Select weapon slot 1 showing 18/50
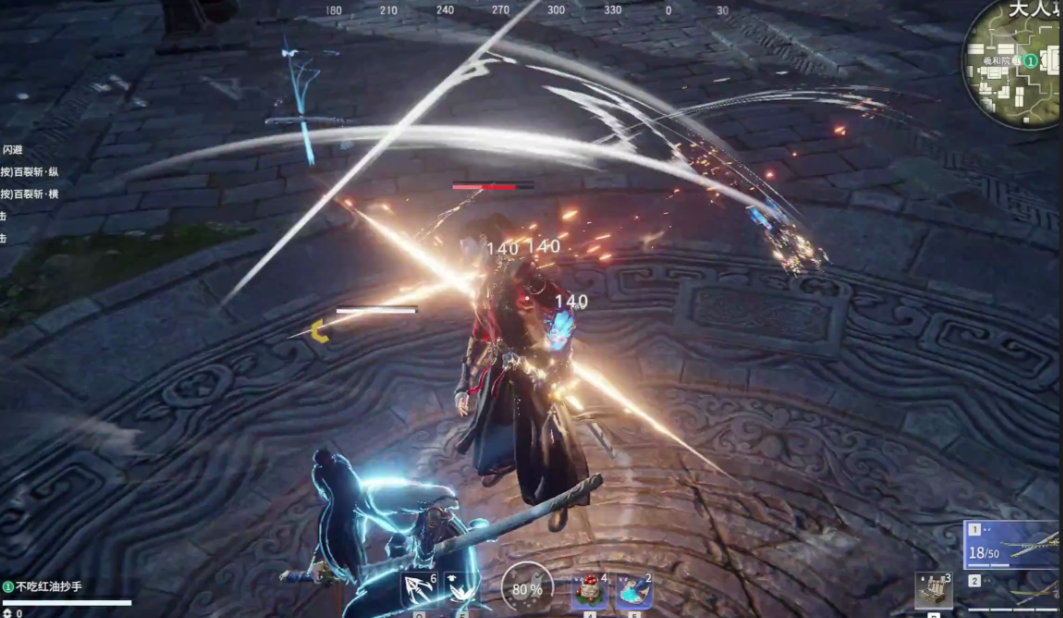Image resolution: width=1063 pixels, height=618 pixels. pos(1011,545)
